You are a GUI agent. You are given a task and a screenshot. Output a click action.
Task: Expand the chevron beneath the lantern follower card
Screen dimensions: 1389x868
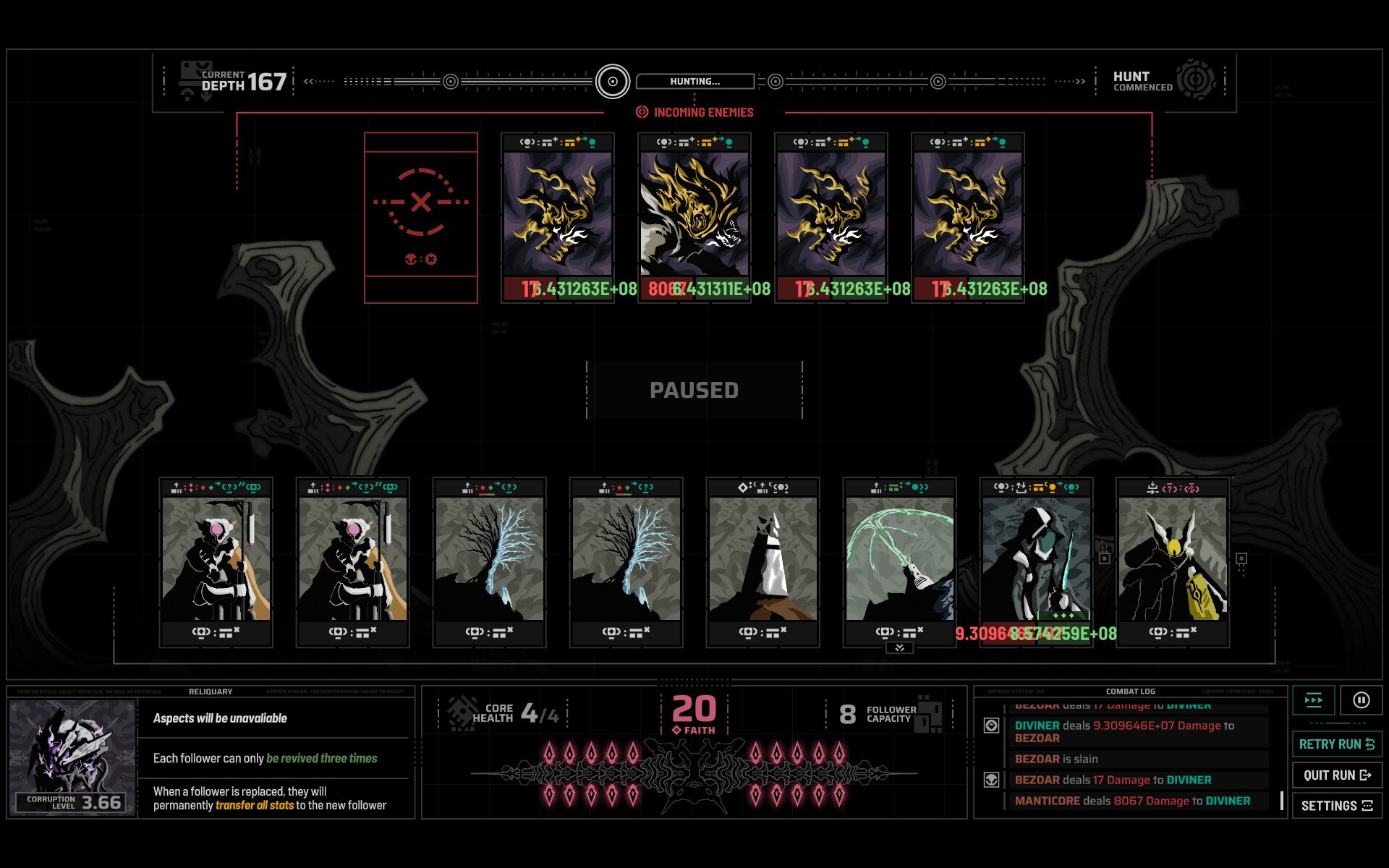[x=899, y=648]
